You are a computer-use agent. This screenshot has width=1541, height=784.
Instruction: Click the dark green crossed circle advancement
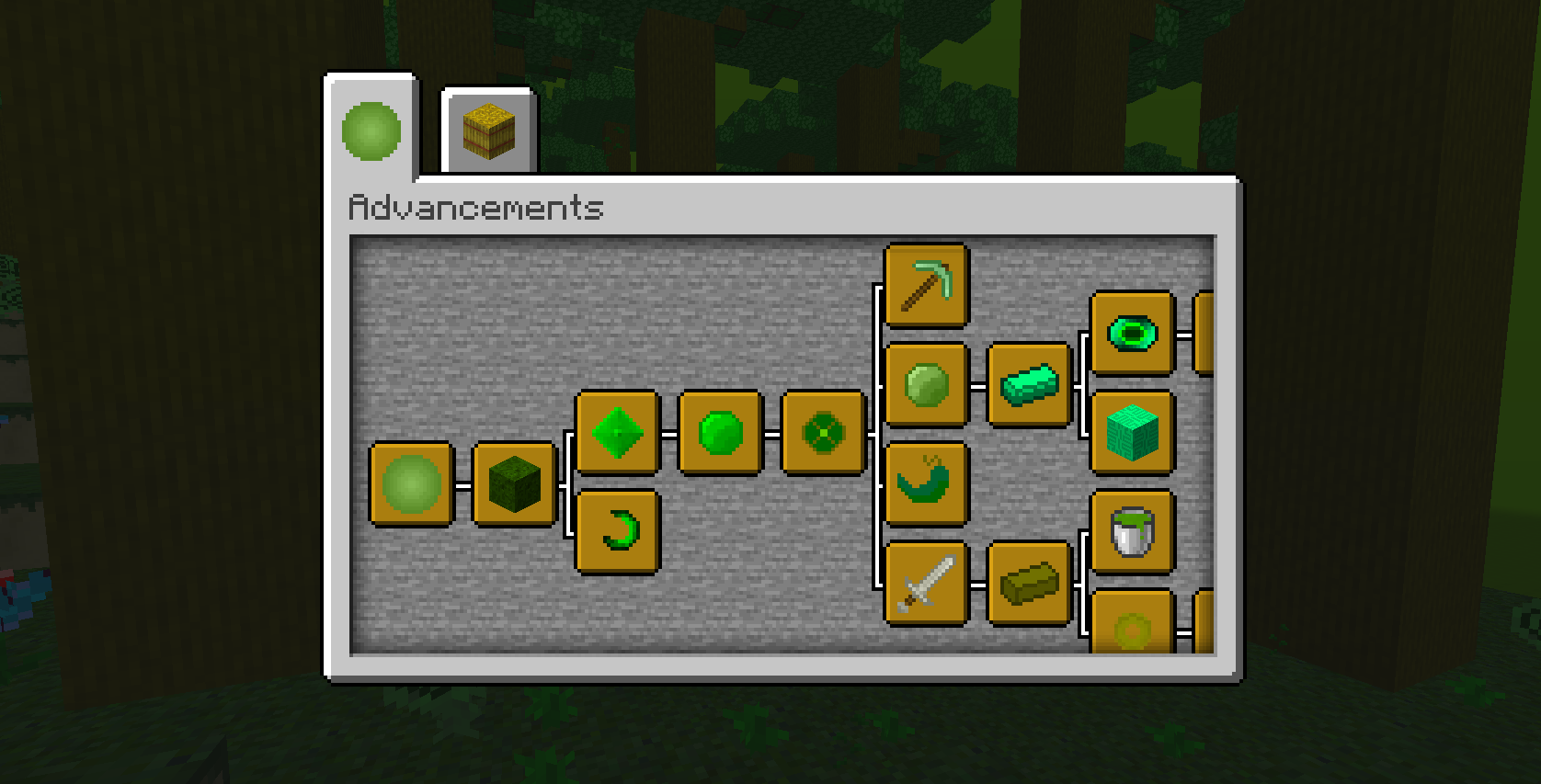823,432
